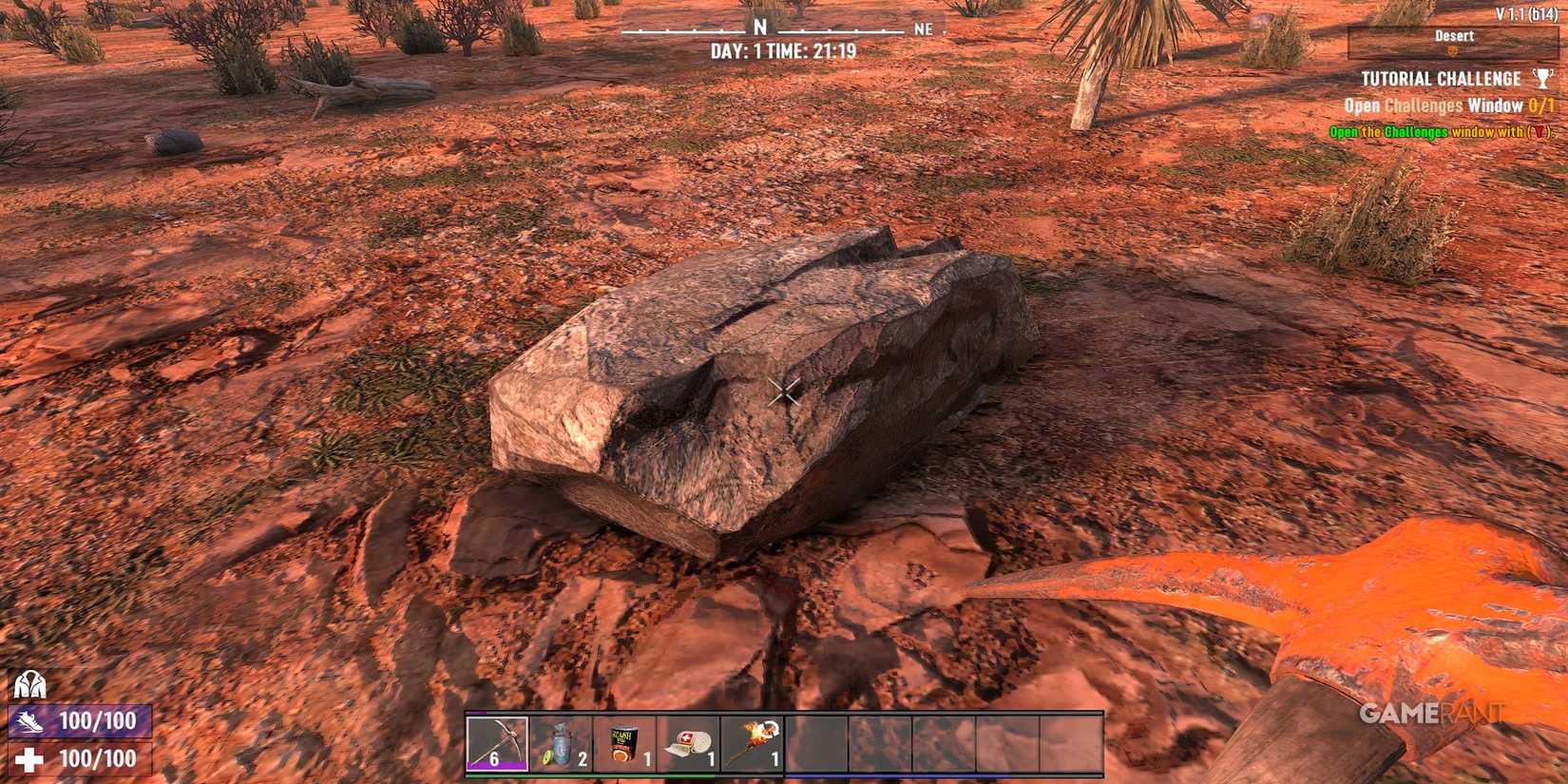The width and height of the screenshot is (1568, 784).
Task: Click the health cross icon
Action: (x=29, y=758)
